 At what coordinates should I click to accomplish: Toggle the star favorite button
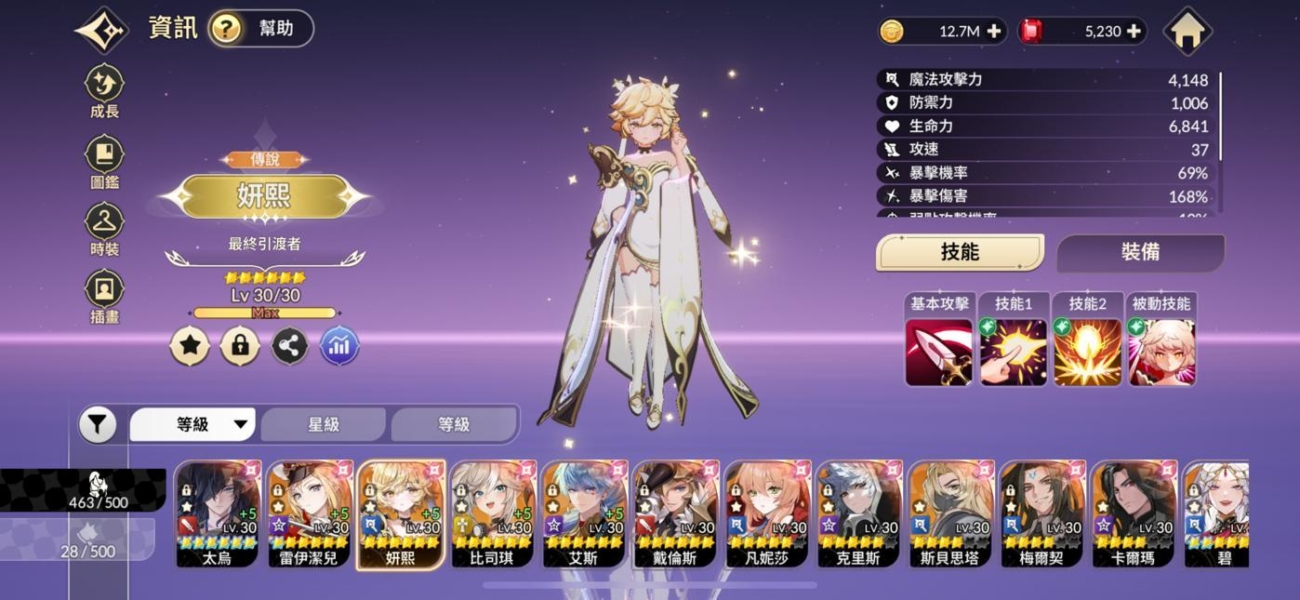[189, 347]
